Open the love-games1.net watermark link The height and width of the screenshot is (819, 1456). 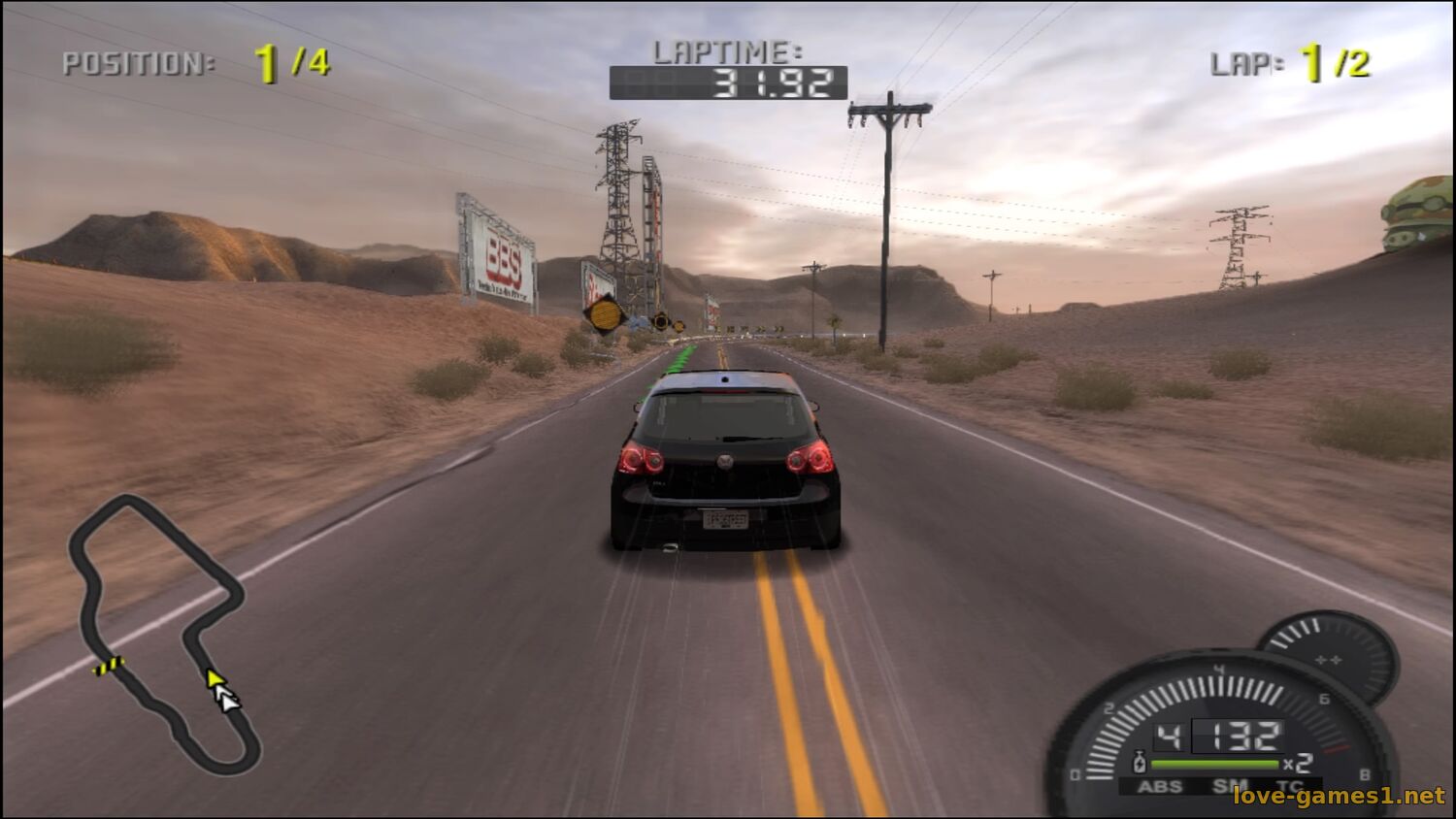pos(1339,797)
